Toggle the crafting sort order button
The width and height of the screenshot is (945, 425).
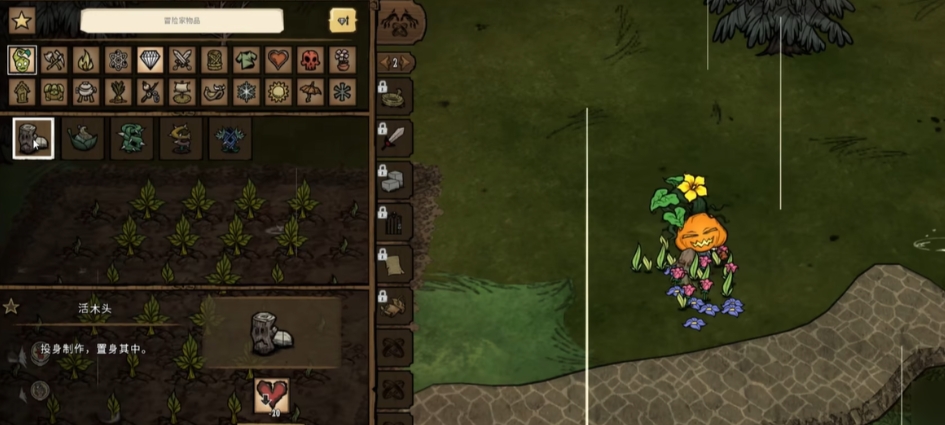pos(343,21)
